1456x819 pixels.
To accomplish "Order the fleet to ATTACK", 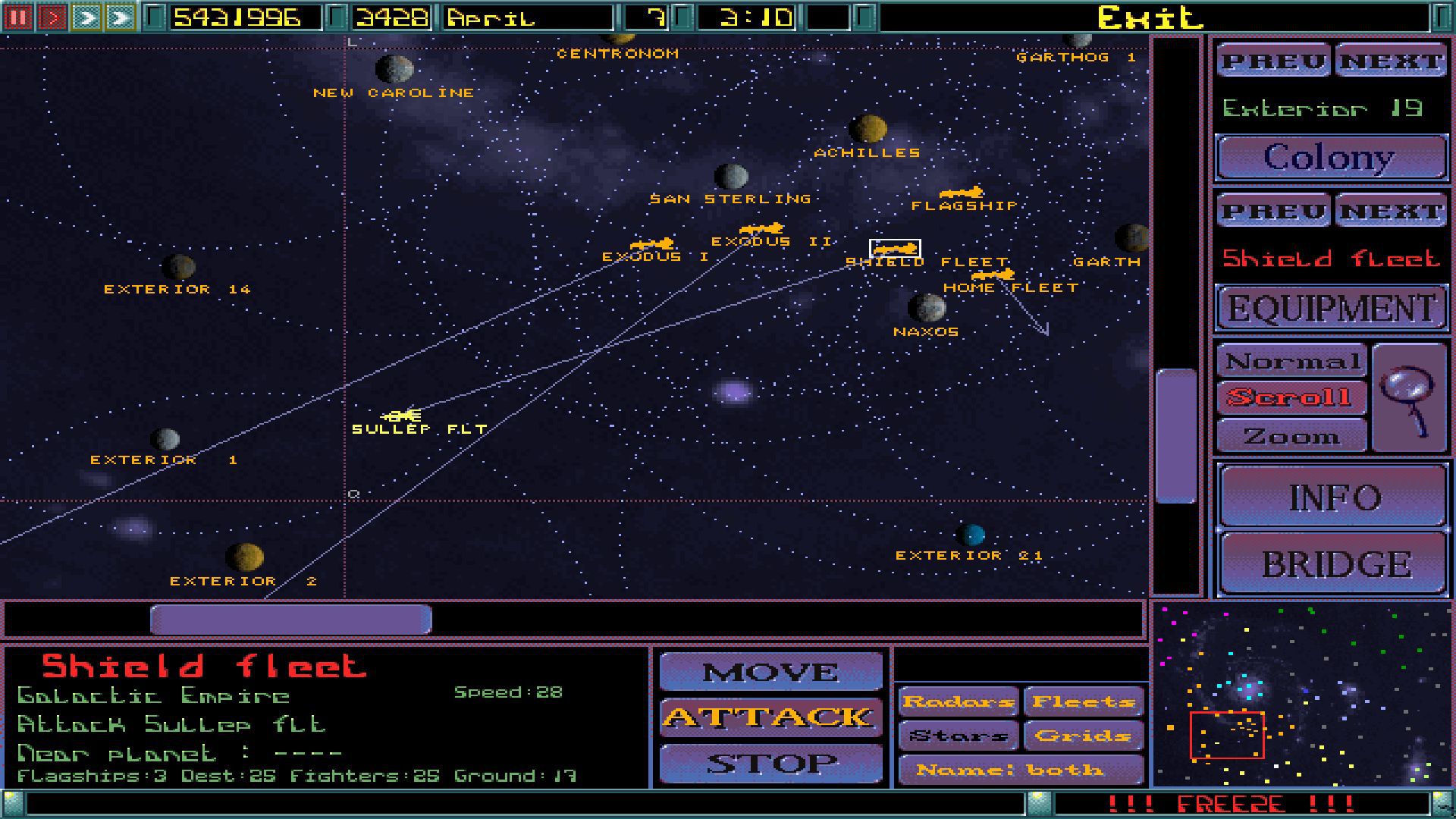I will pos(770,717).
